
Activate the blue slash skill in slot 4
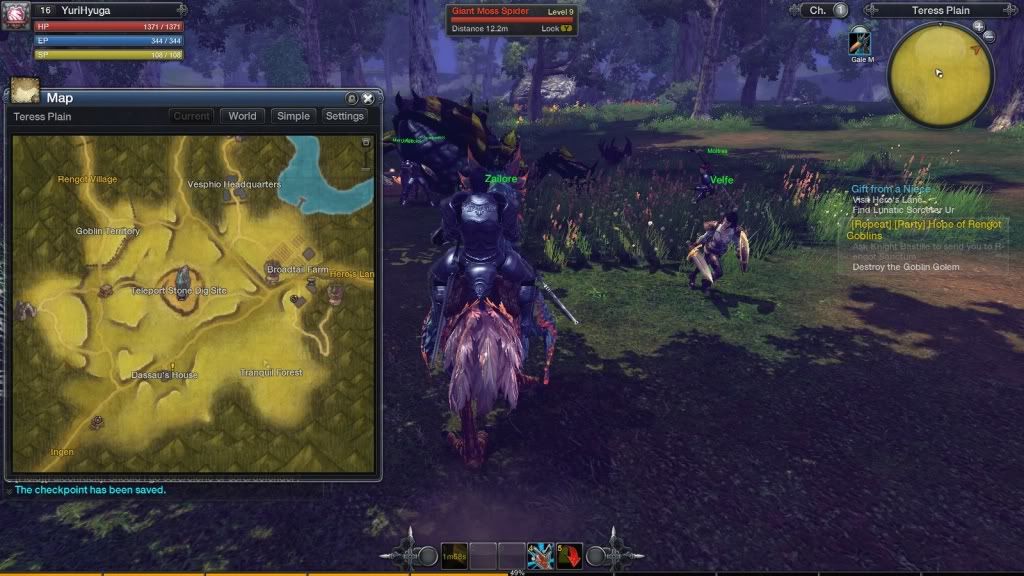click(540, 556)
